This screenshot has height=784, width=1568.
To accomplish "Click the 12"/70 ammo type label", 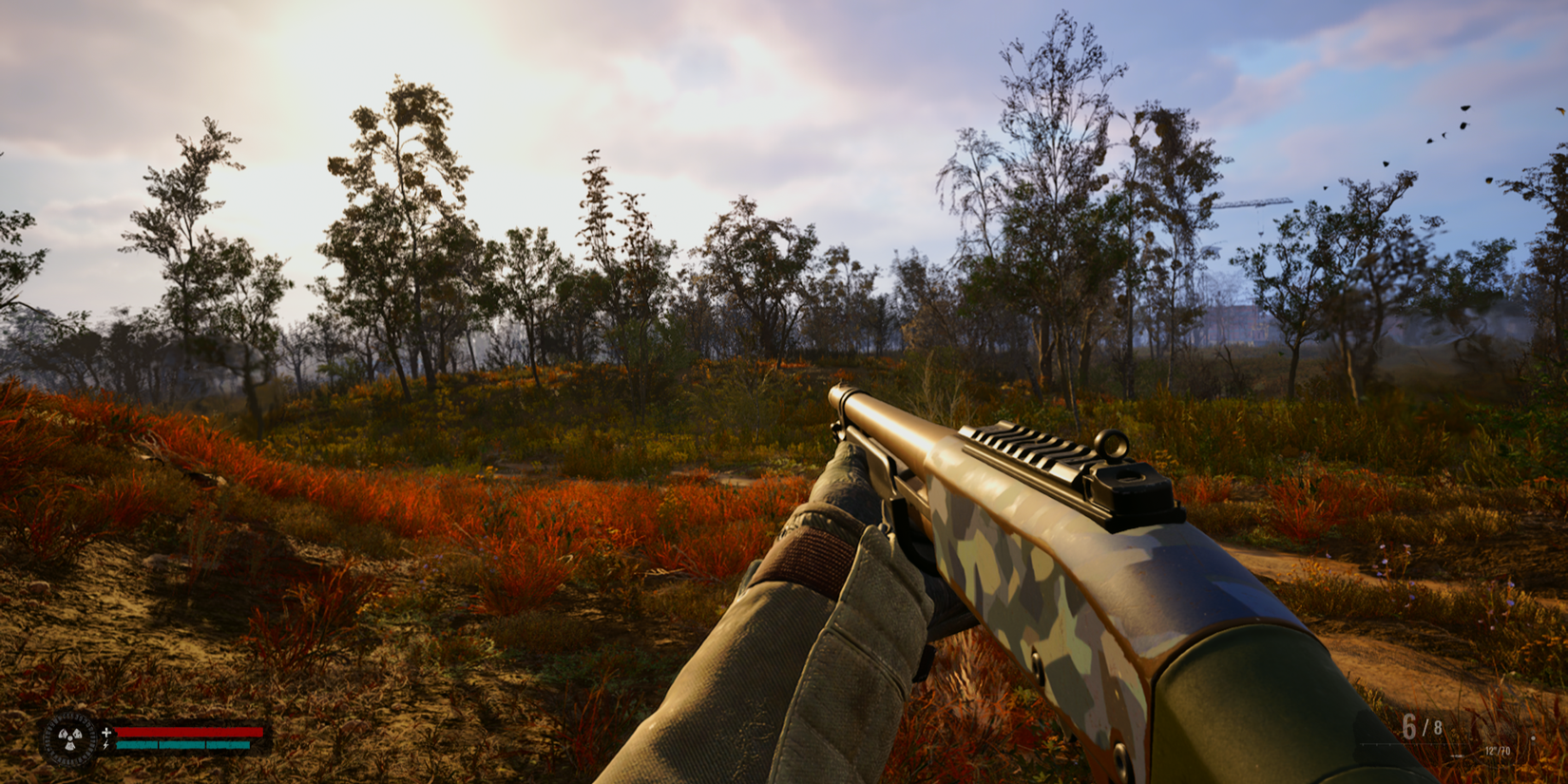I will (1498, 751).
